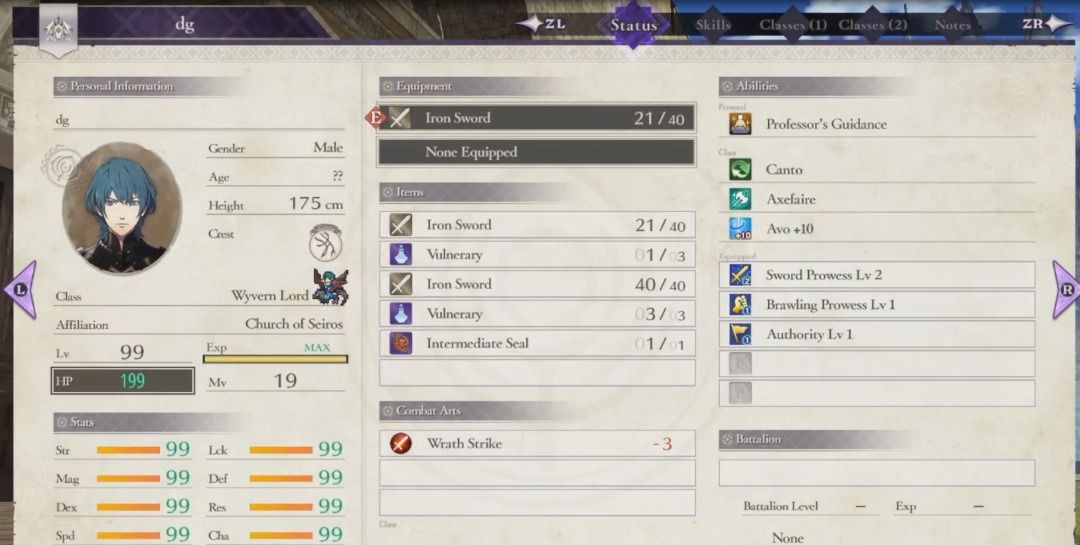Select the Status tab
The image size is (1080, 545).
[633, 25]
